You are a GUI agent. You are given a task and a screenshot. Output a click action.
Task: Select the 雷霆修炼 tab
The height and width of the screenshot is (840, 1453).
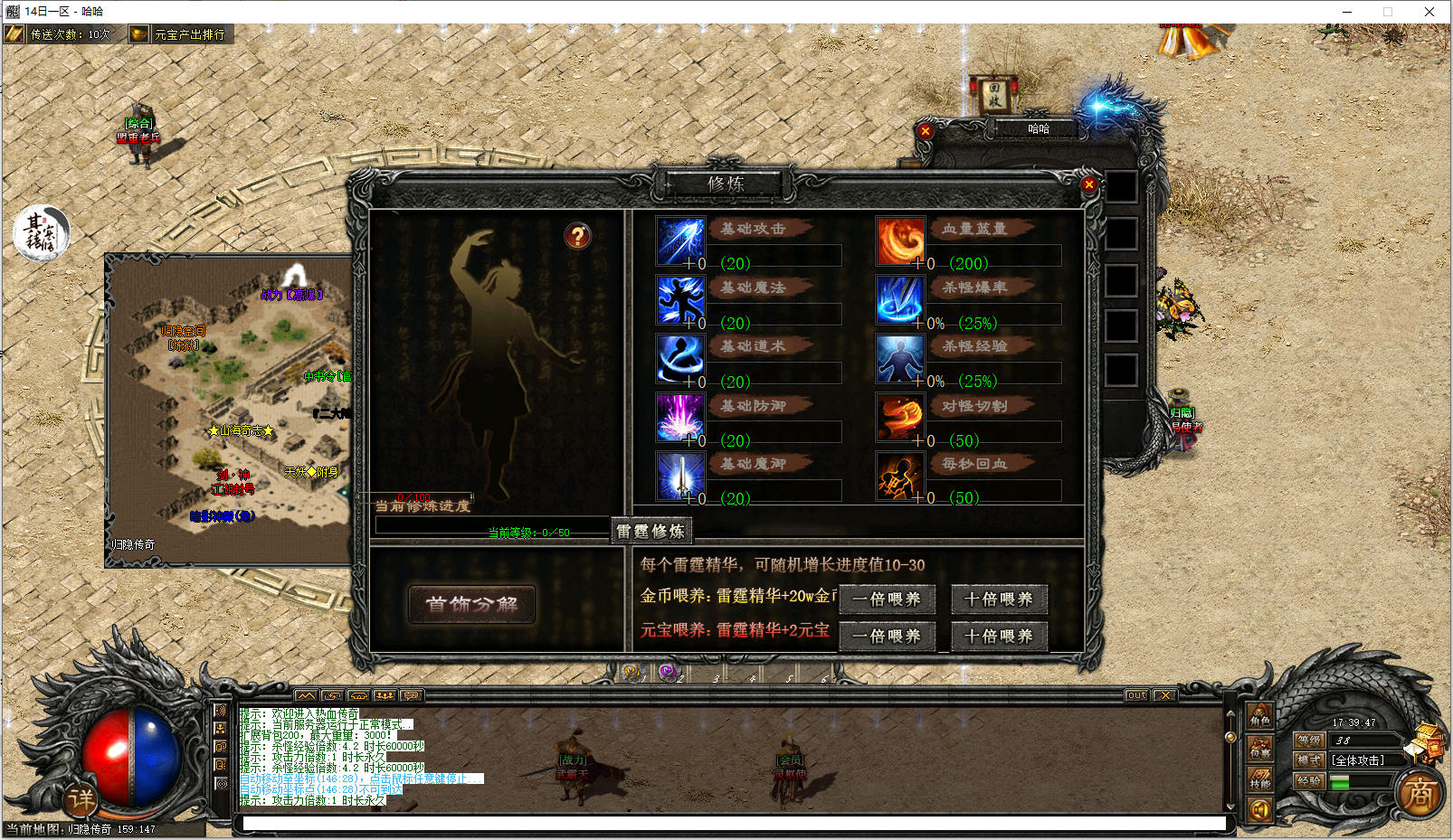pos(651,531)
